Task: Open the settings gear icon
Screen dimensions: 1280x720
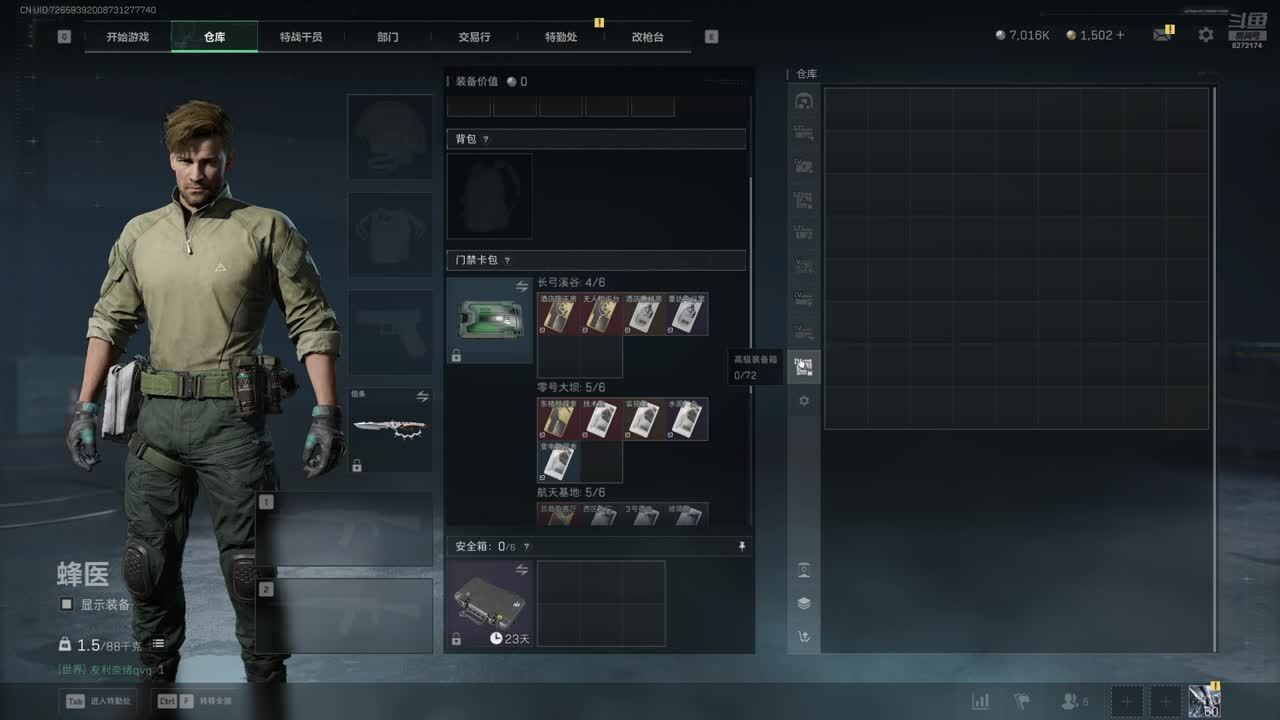Action: click(1206, 35)
